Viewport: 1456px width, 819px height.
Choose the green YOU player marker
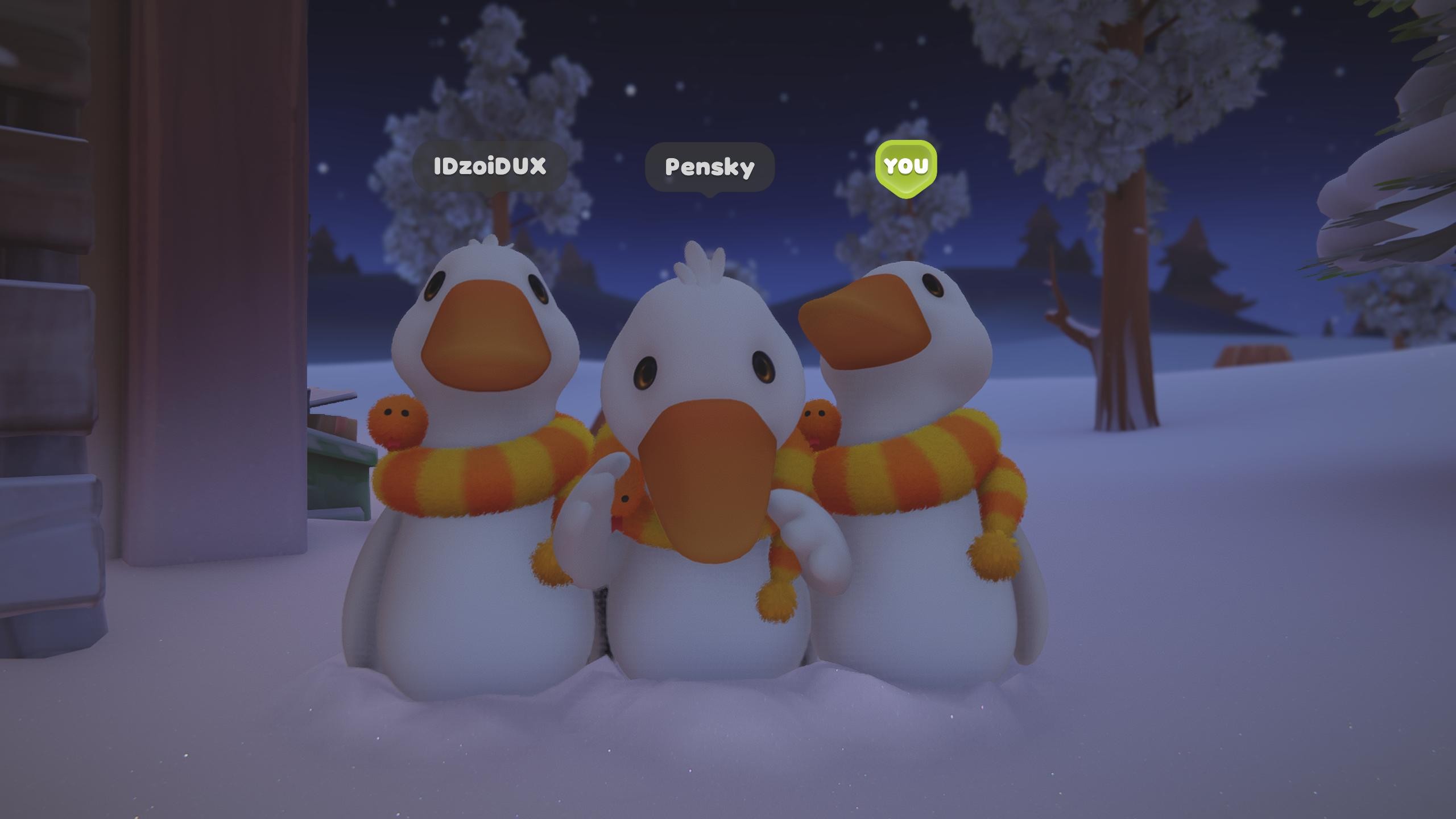[905, 166]
